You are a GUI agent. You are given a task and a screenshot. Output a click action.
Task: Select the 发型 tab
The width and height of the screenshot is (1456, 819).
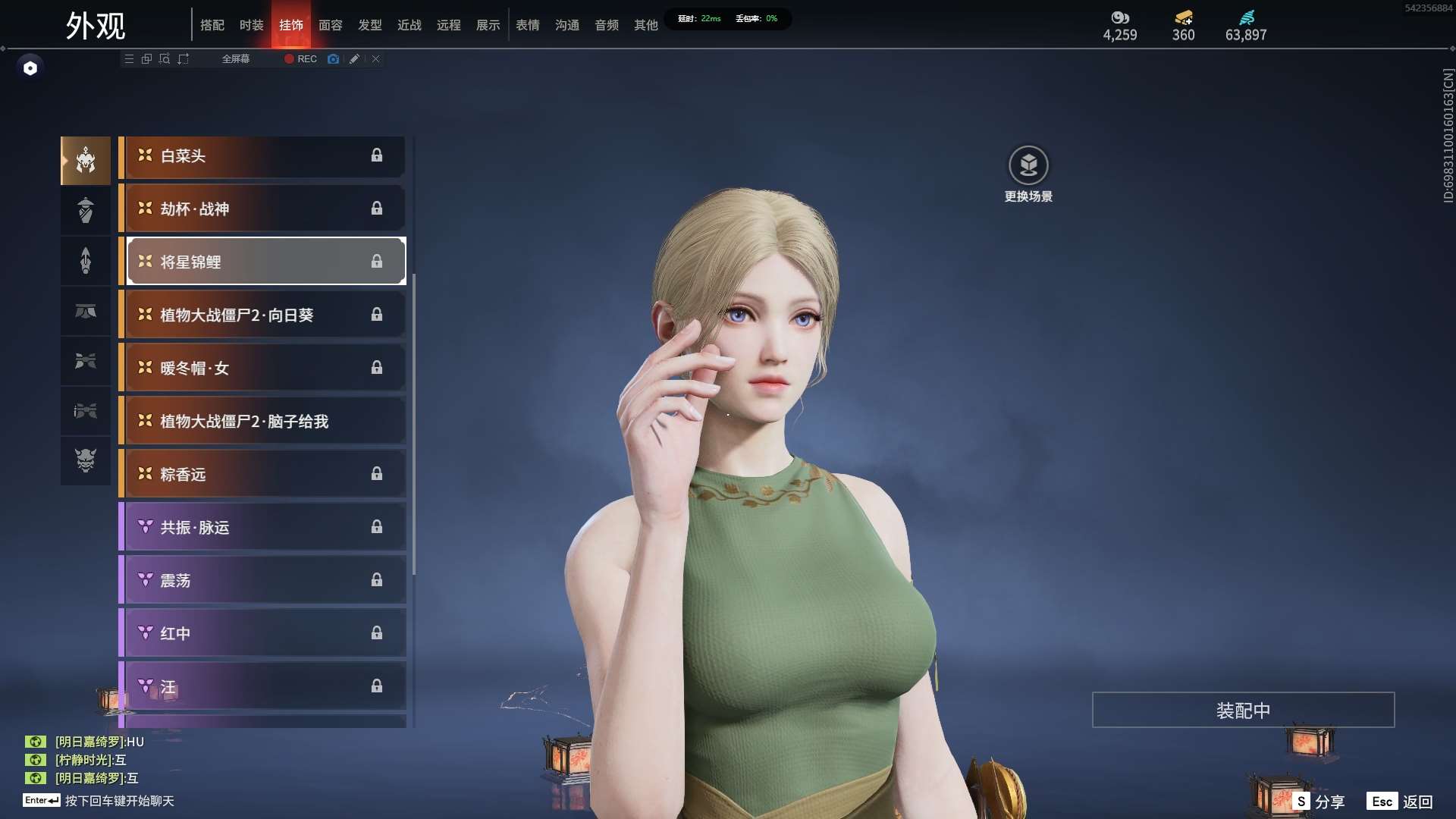click(x=369, y=25)
